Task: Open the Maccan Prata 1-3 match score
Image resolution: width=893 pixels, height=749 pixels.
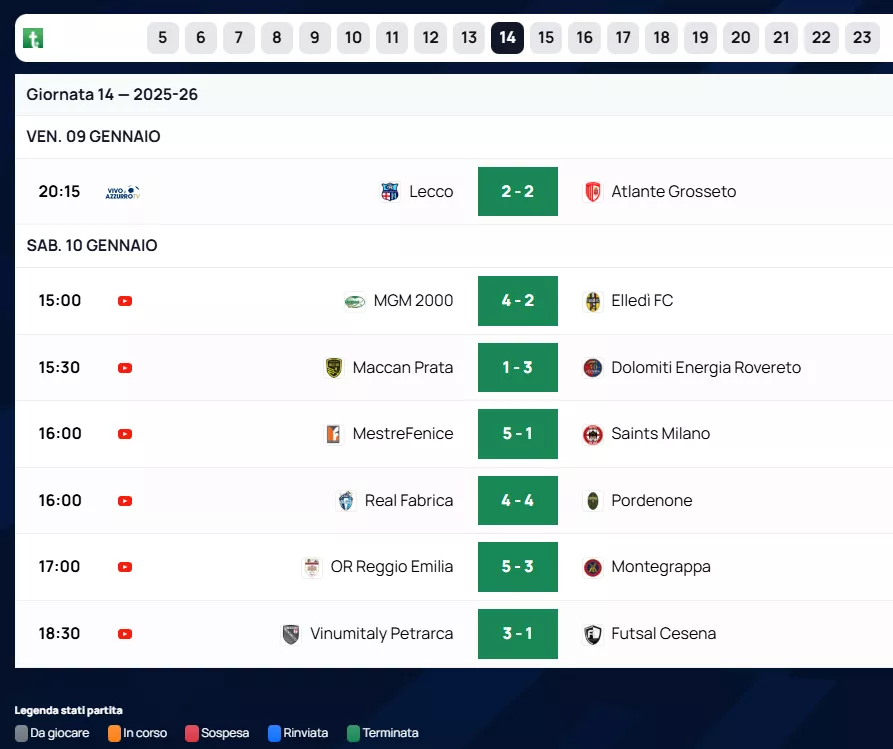Action: [517, 368]
